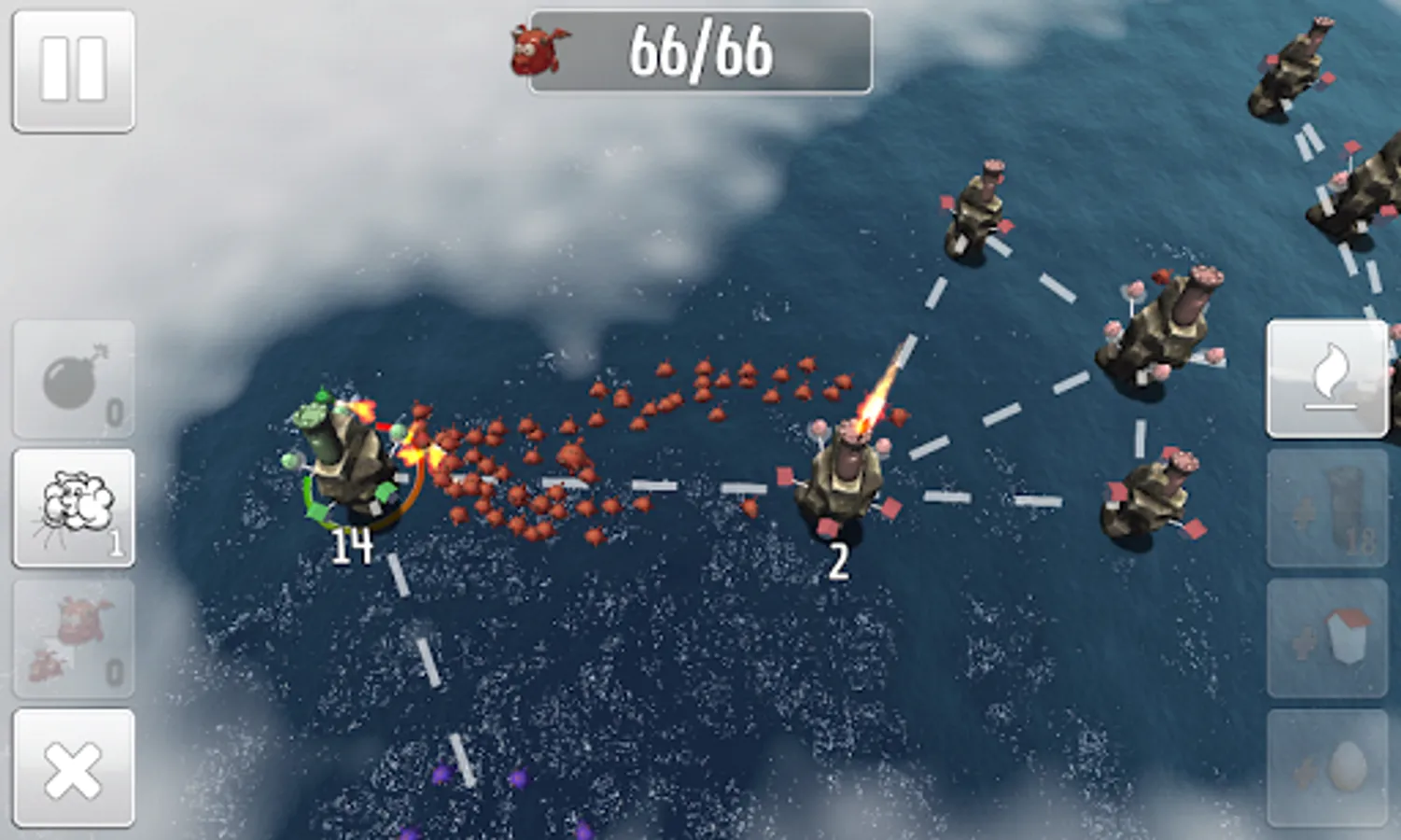The width and height of the screenshot is (1401, 840).
Task: Click the 66/66 pig counter display
Action: [x=700, y=51]
